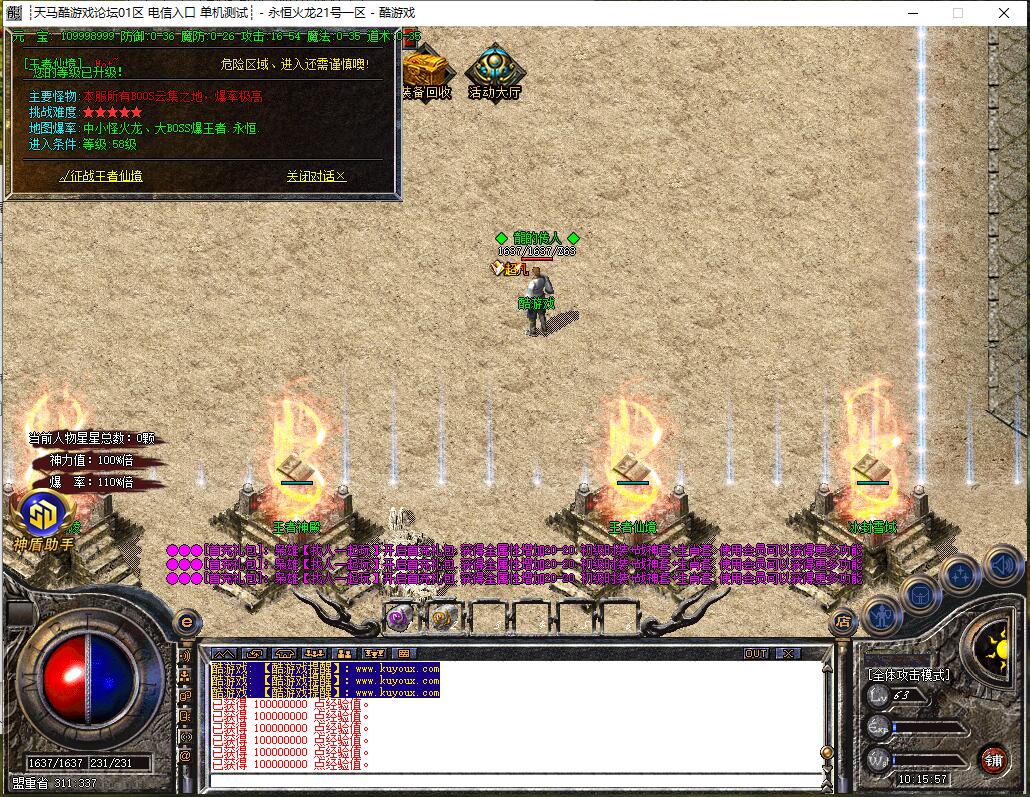1030x797 pixels.
Task: Click the blue character figure orb button
Action: [x=883, y=614]
